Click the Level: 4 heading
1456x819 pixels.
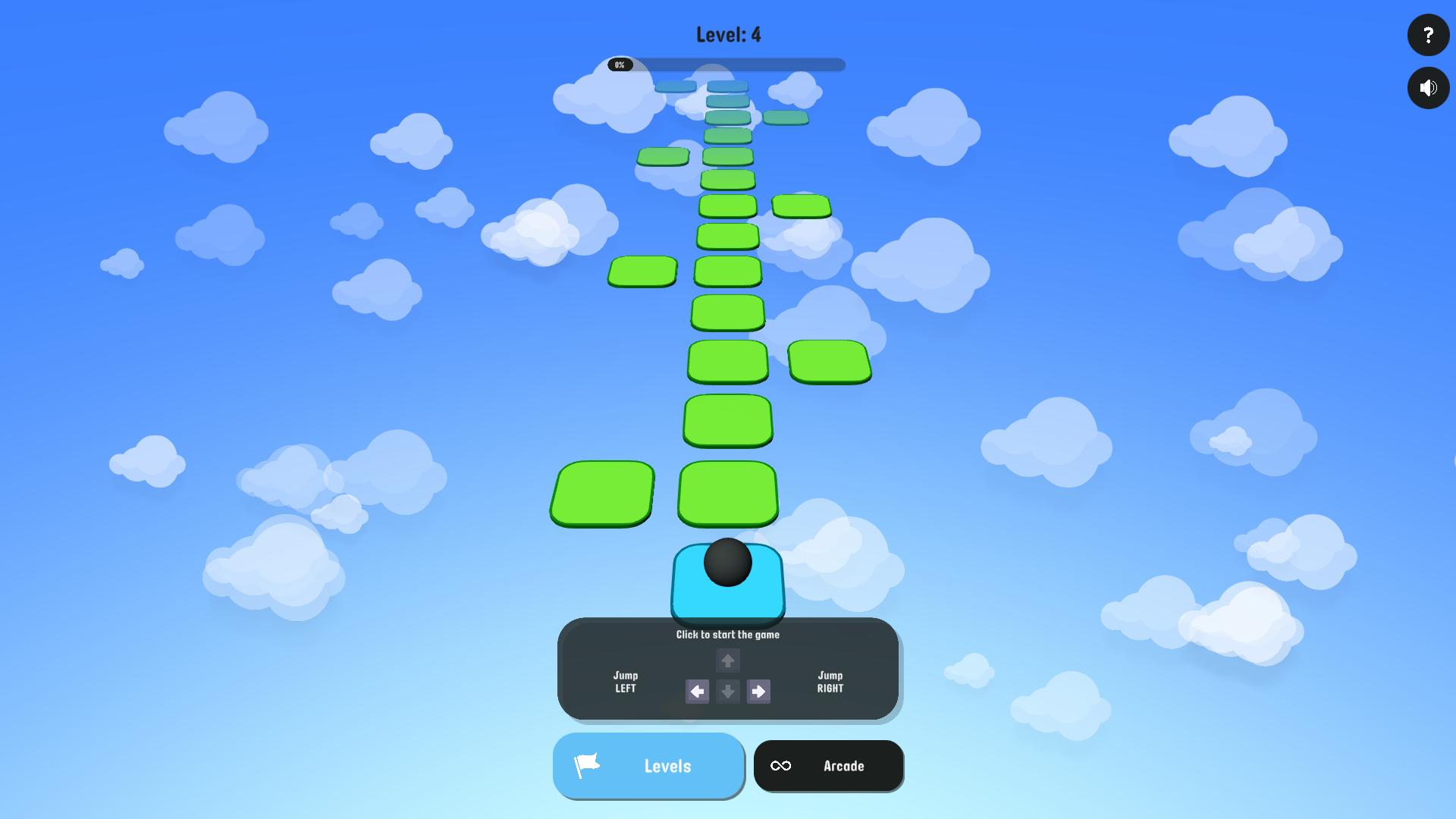point(727,34)
